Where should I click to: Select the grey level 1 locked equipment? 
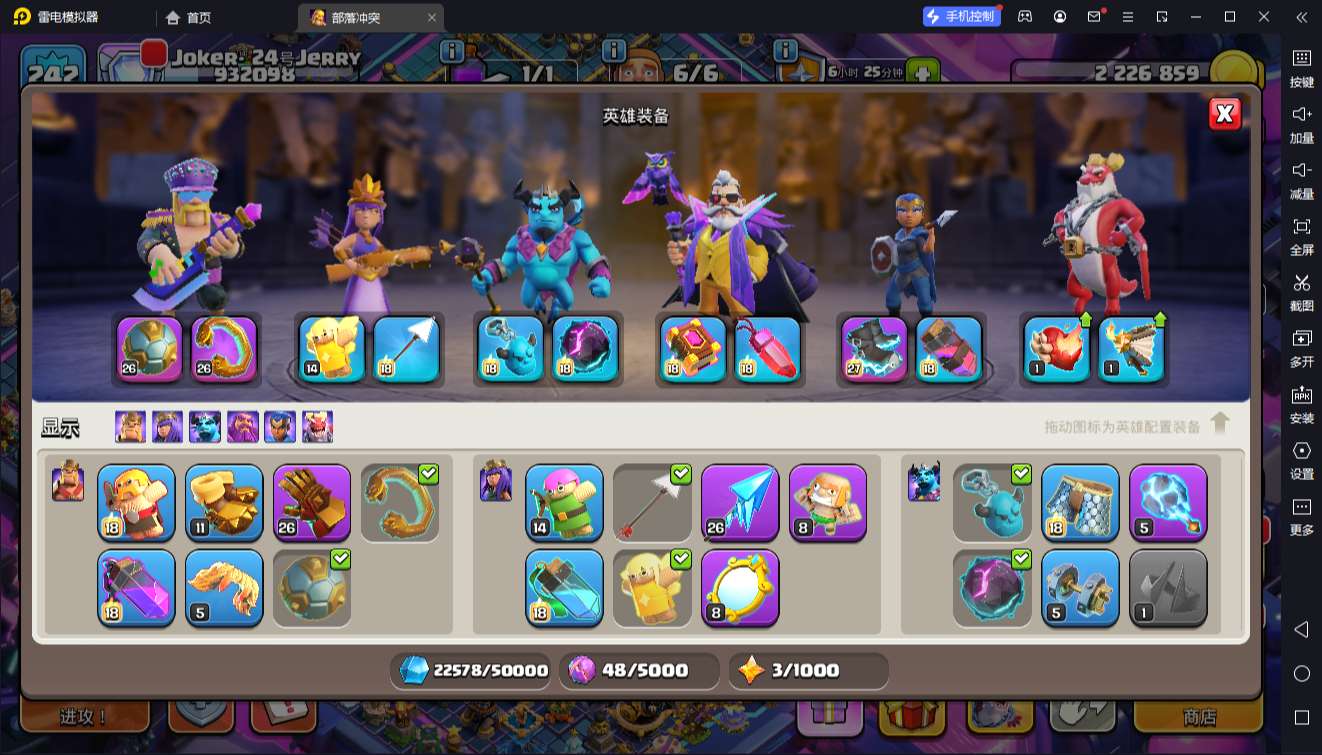pyautogui.click(x=1168, y=588)
